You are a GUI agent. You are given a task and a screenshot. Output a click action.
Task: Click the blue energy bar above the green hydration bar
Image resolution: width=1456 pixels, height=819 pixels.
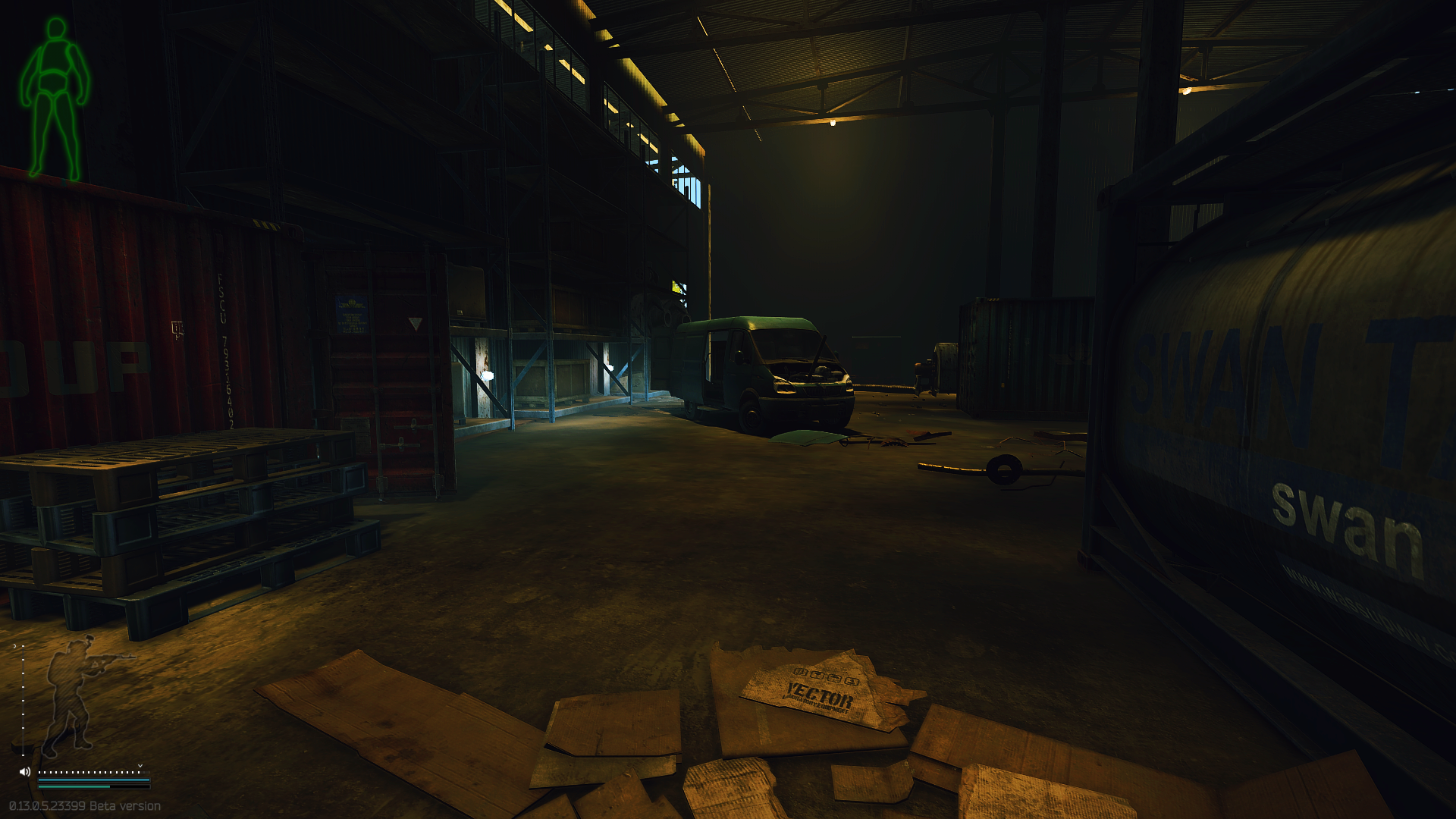pyautogui.click(x=93, y=780)
